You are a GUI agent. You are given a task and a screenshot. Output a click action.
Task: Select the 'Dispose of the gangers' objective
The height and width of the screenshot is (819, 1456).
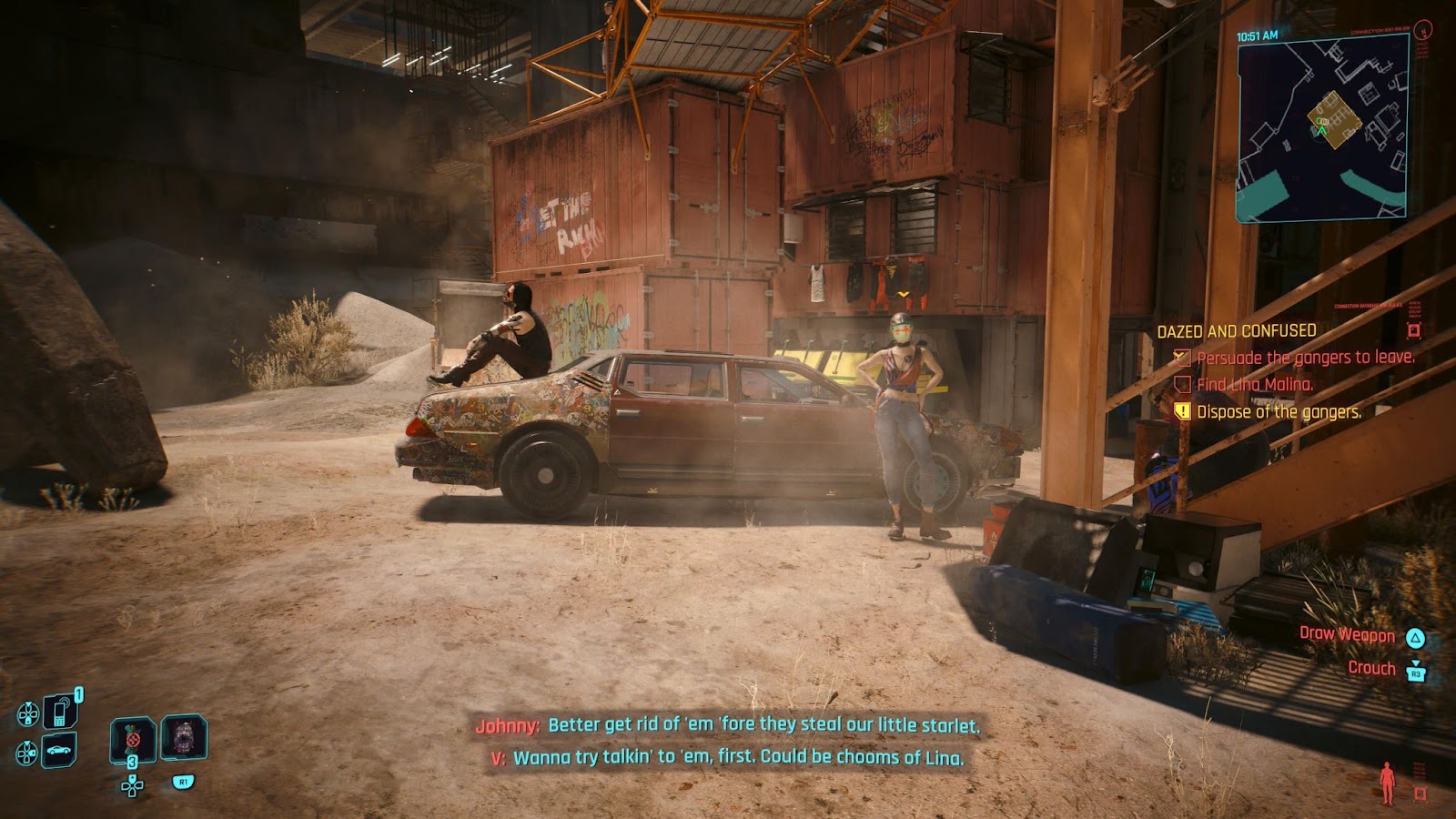[x=1279, y=412]
